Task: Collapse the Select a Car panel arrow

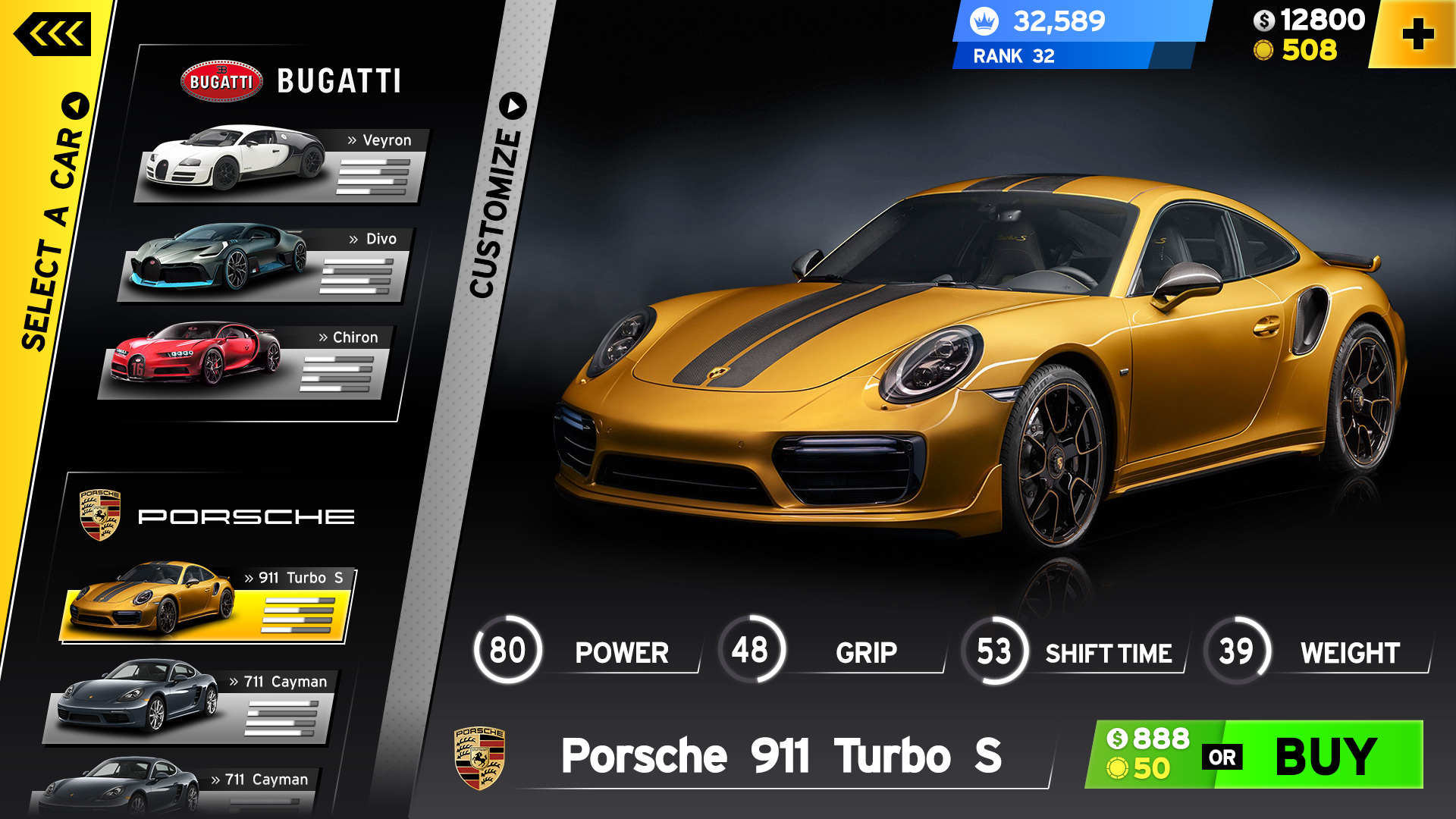Action: tap(75, 105)
